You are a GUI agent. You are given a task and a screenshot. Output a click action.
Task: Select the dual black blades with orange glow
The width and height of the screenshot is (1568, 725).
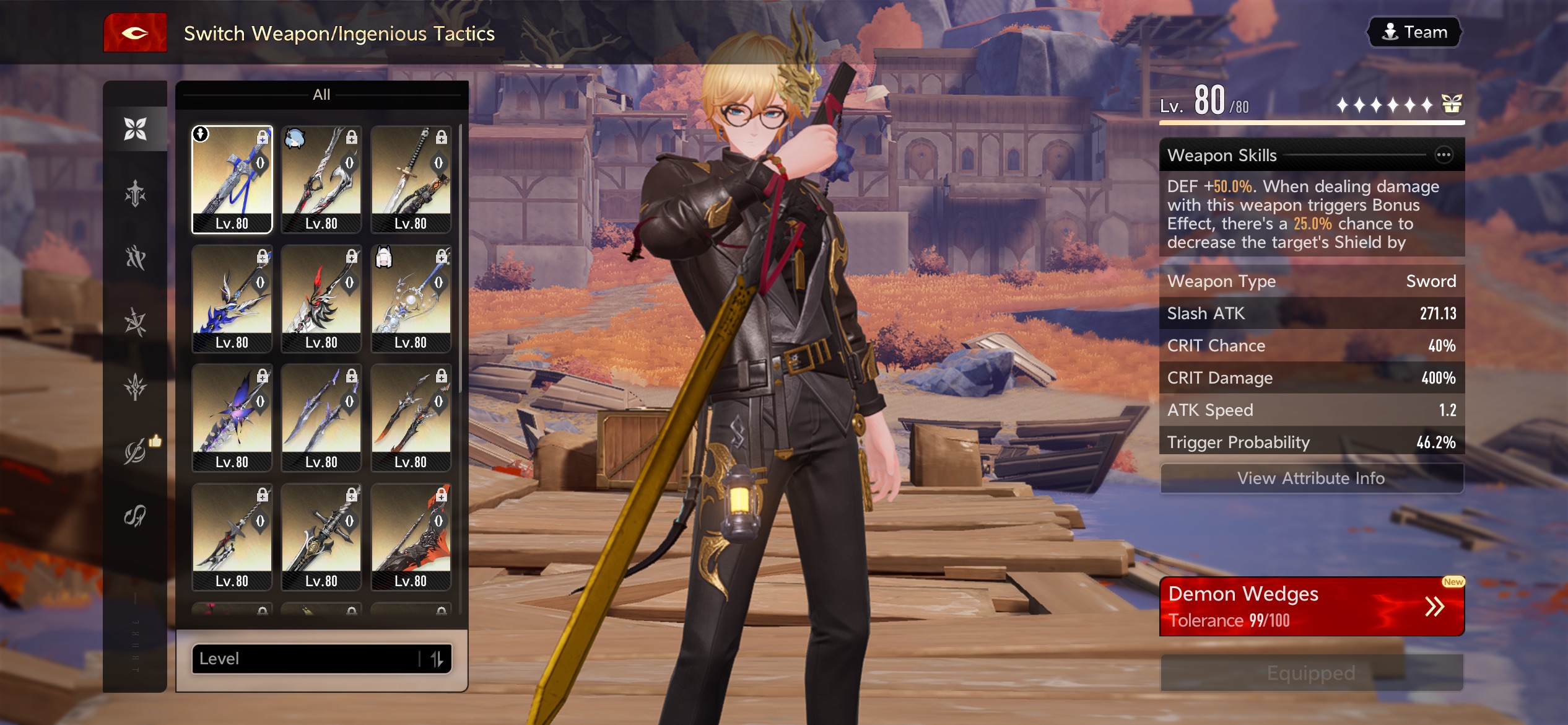coord(411,418)
